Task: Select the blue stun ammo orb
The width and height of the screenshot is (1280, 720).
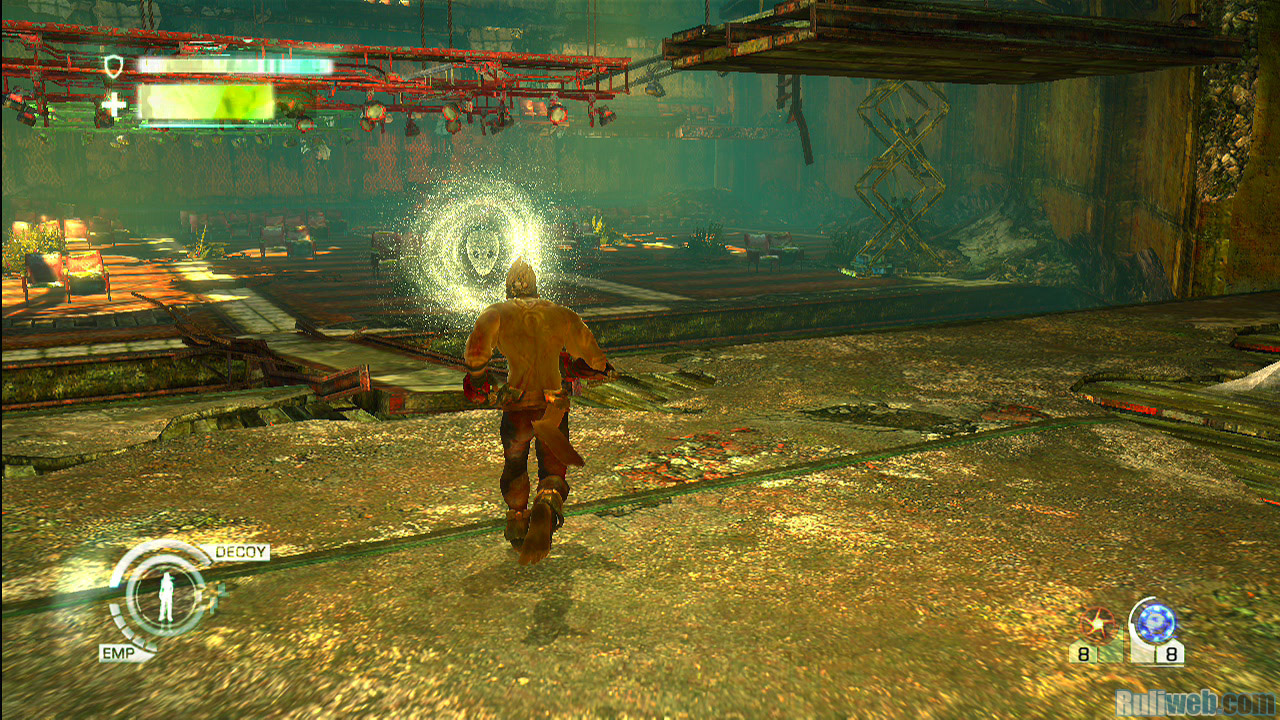Action: [1155, 623]
